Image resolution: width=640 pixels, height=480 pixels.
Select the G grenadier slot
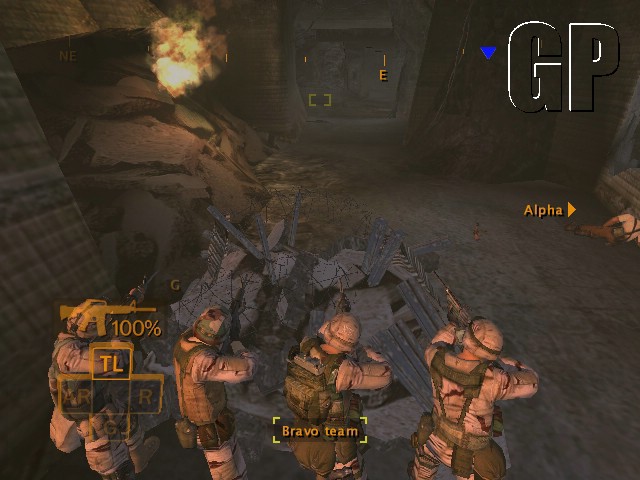pyautogui.click(x=111, y=426)
